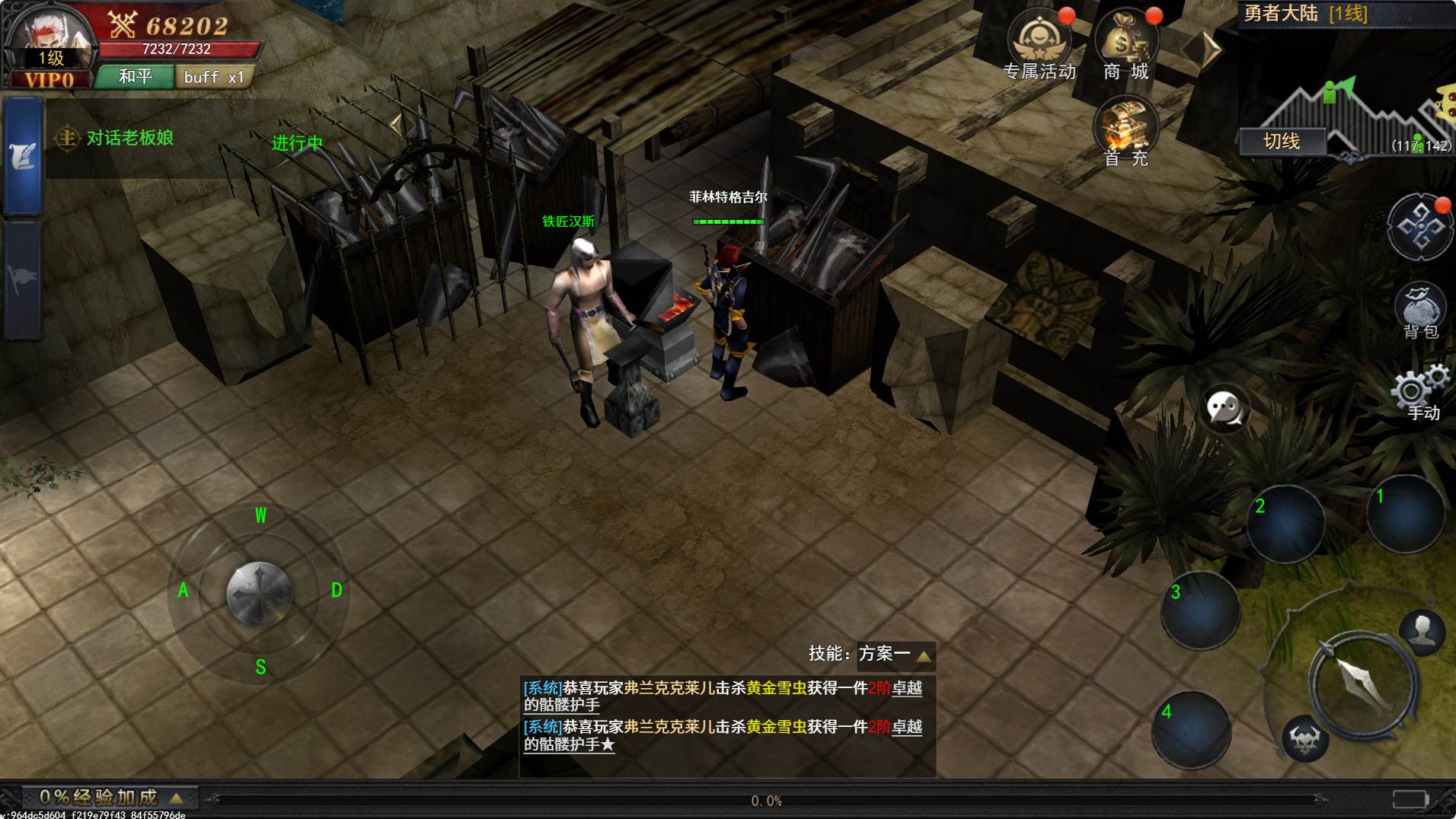The image size is (1456, 819).
Task: Open the 商城 shop
Action: [x=1126, y=46]
